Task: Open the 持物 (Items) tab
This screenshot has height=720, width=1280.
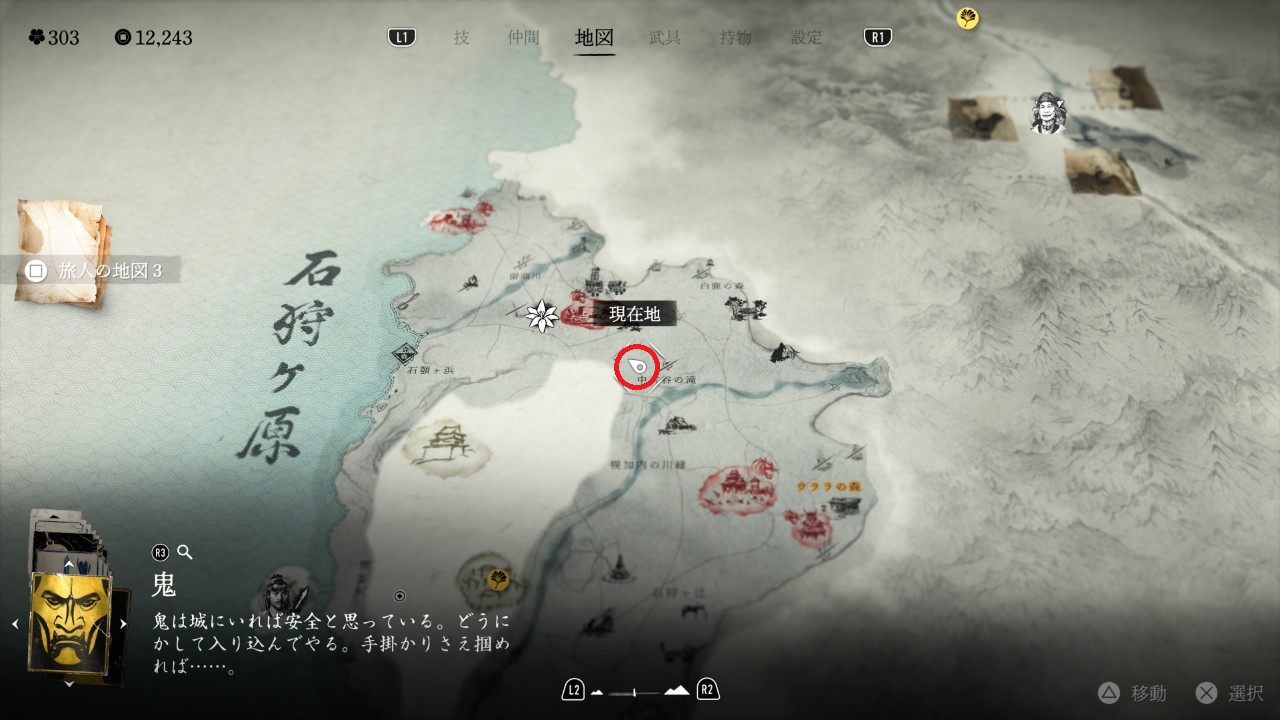Action: [736, 38]
